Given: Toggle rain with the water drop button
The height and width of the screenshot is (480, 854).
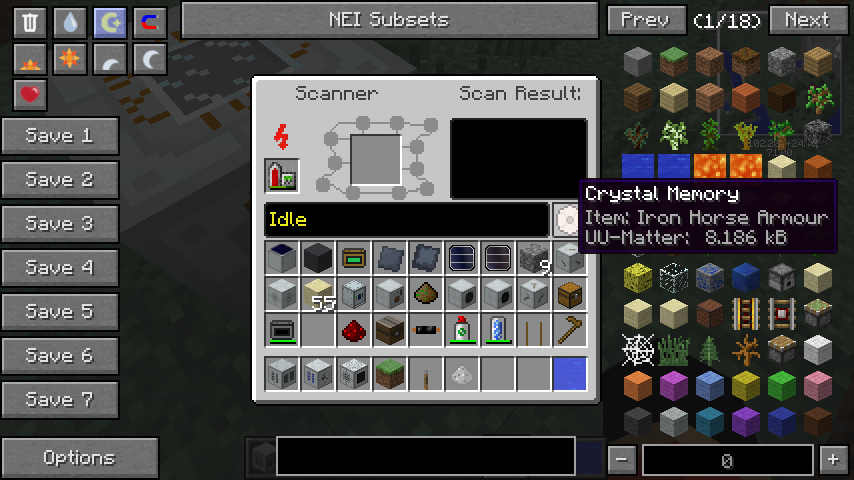Looking at the screenshot, I should pyautogui.click(x=70, y=23).
